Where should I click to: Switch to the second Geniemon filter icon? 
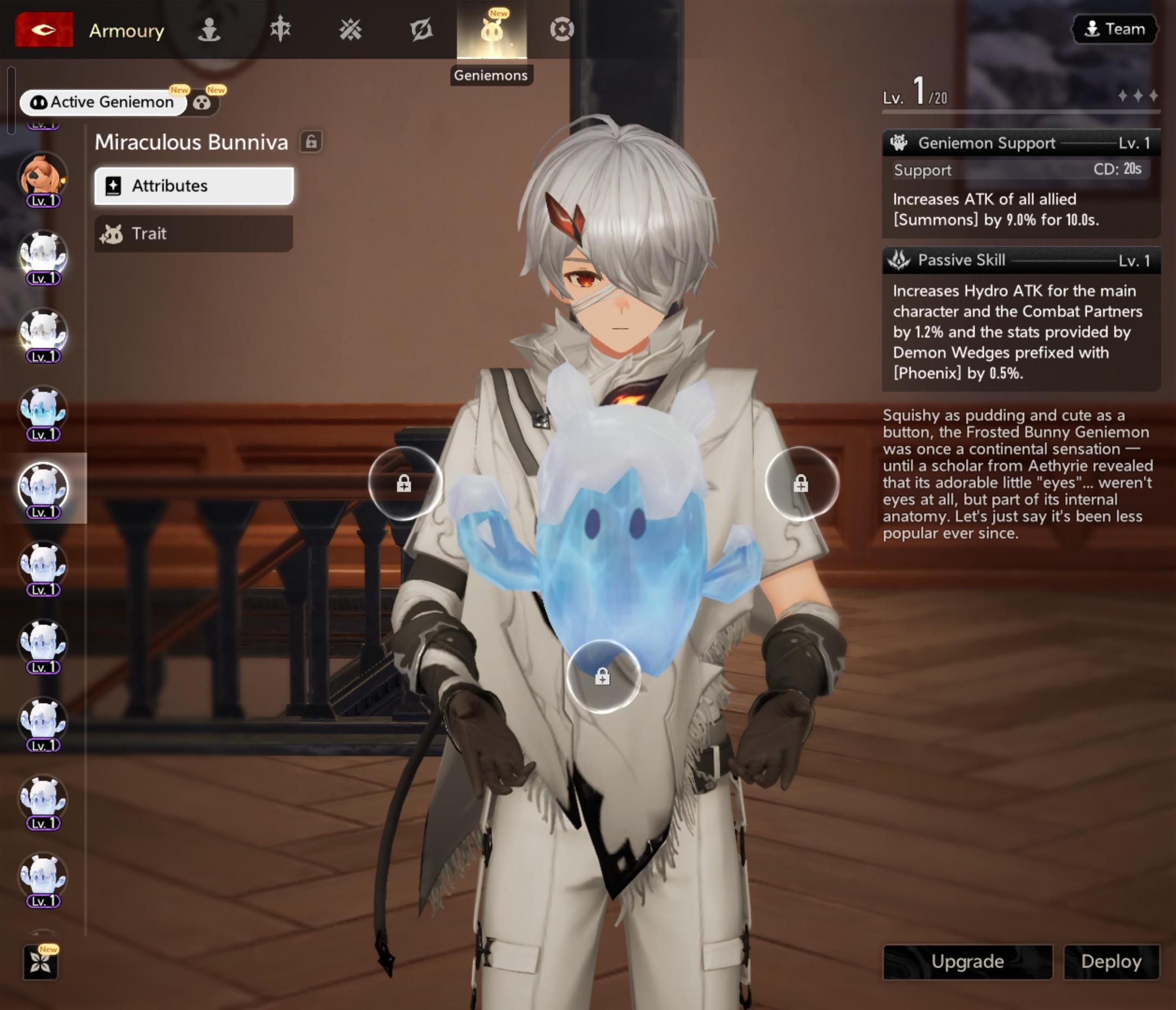pyautogui.click(x=203, y=103)
